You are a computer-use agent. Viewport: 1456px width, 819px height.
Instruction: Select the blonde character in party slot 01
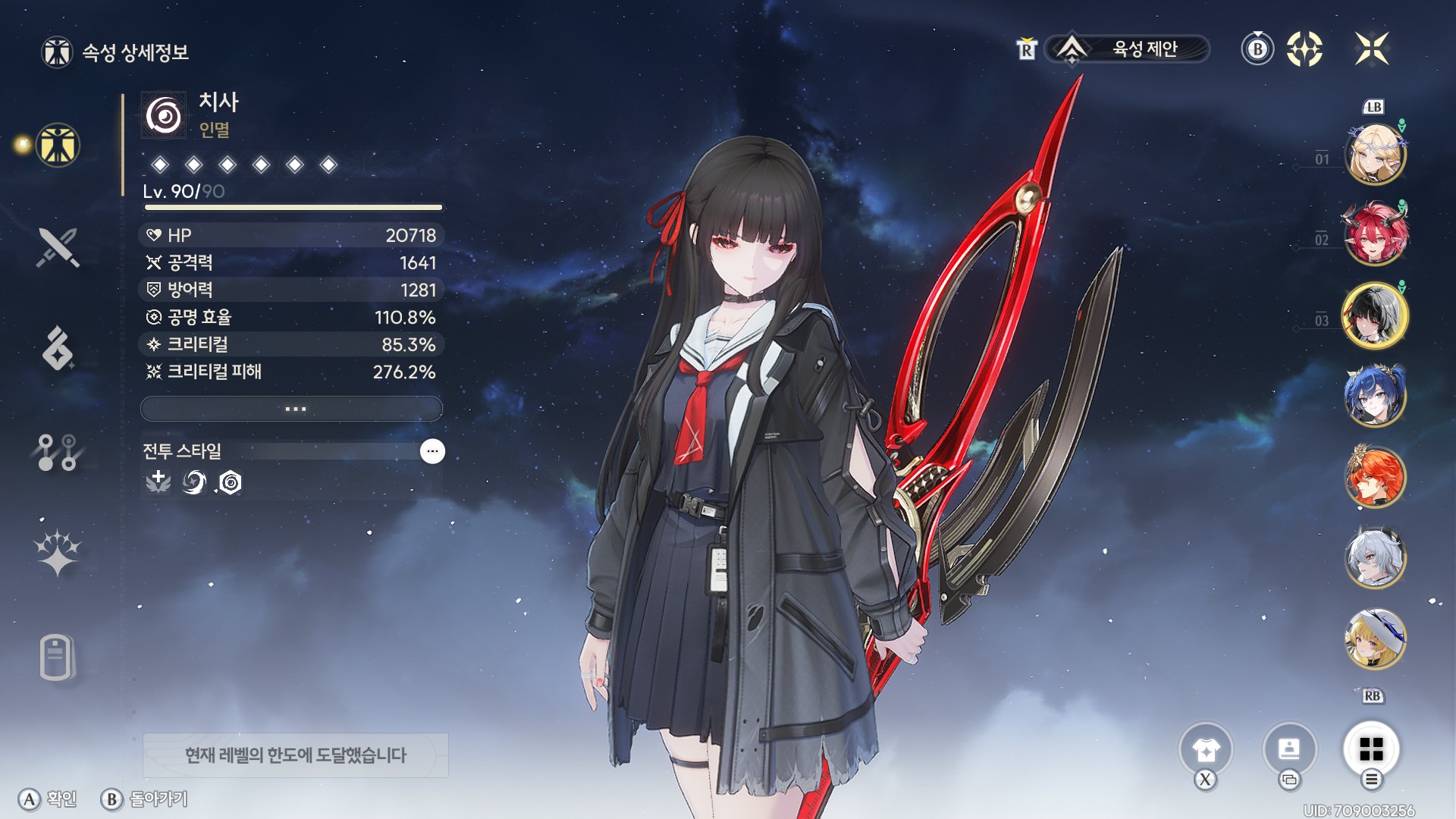1375,155
